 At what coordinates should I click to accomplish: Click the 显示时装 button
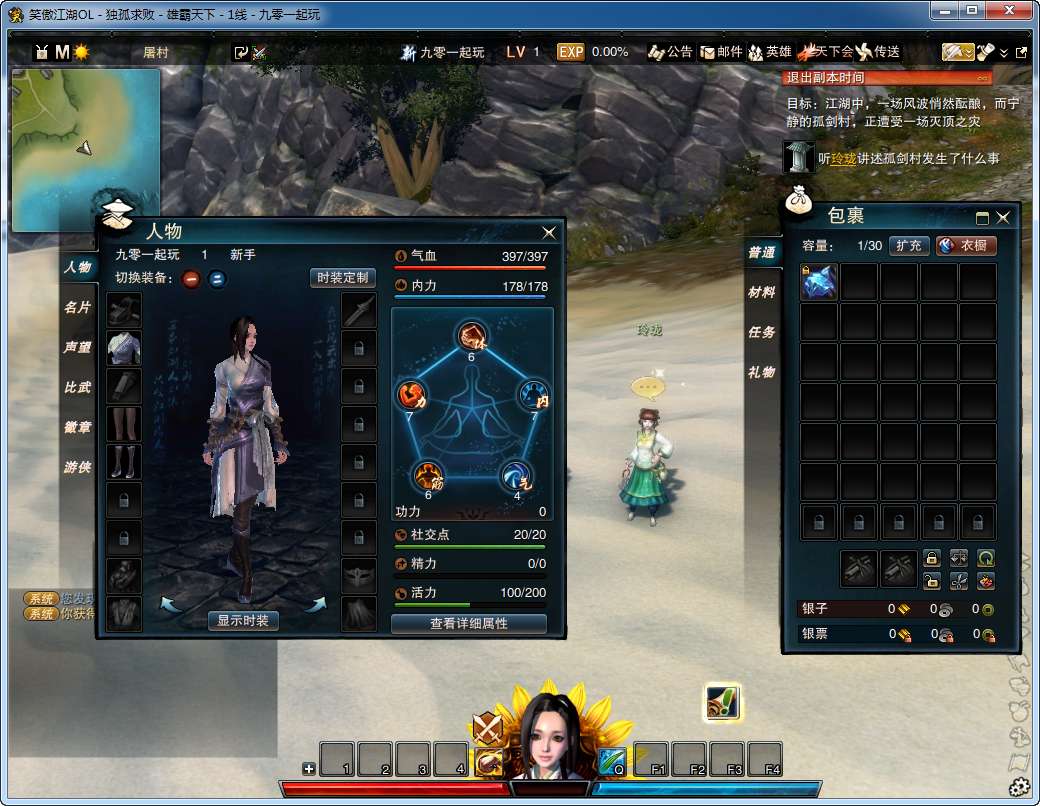tap(244, 621)
